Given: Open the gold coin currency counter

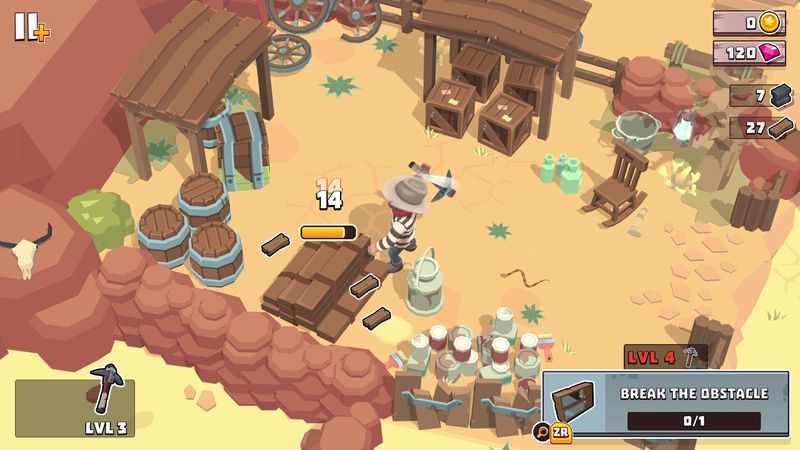Looking at the screenshot, I should tap(748, 22).
